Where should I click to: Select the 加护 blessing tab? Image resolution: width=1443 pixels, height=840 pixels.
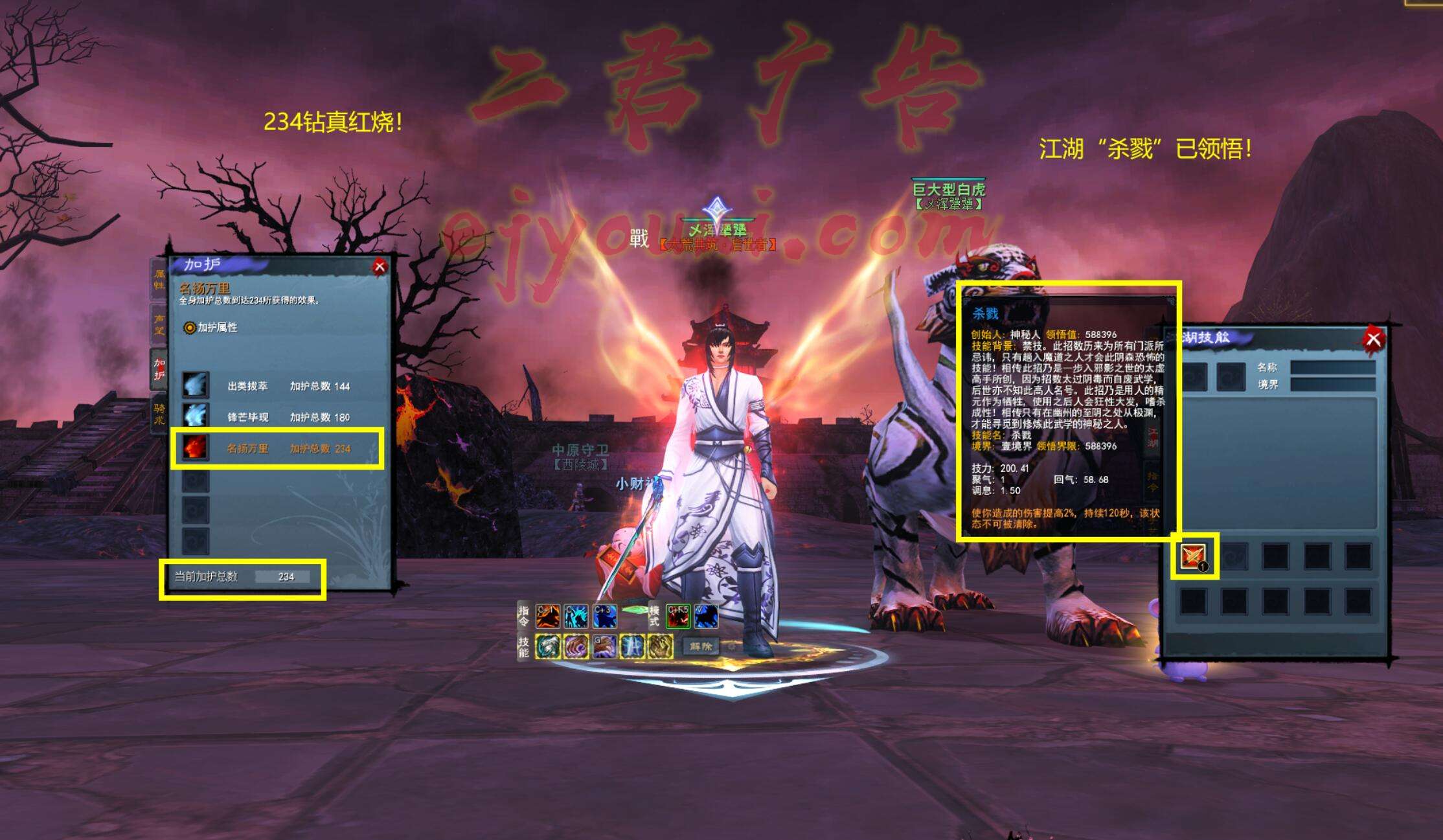[159, 369]
